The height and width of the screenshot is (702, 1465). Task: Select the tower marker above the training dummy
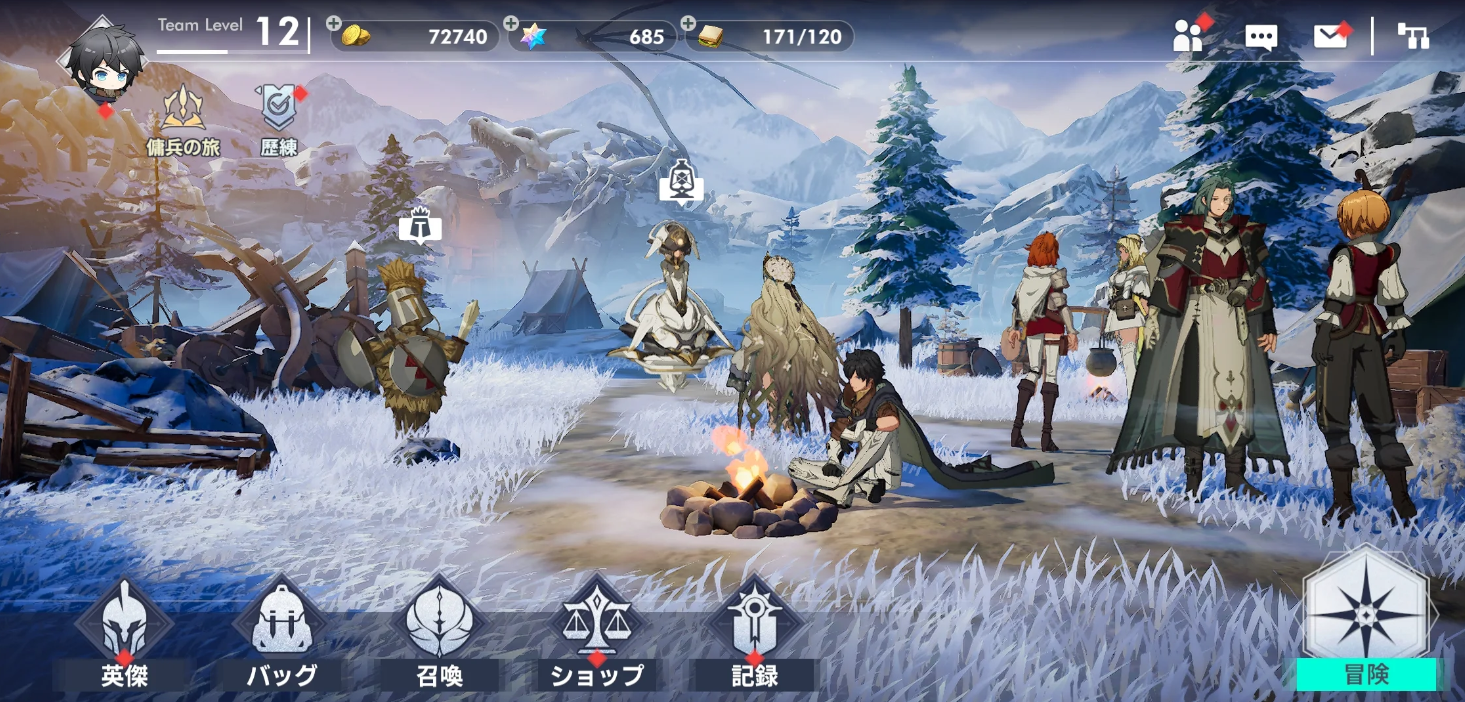click(420, 227)
